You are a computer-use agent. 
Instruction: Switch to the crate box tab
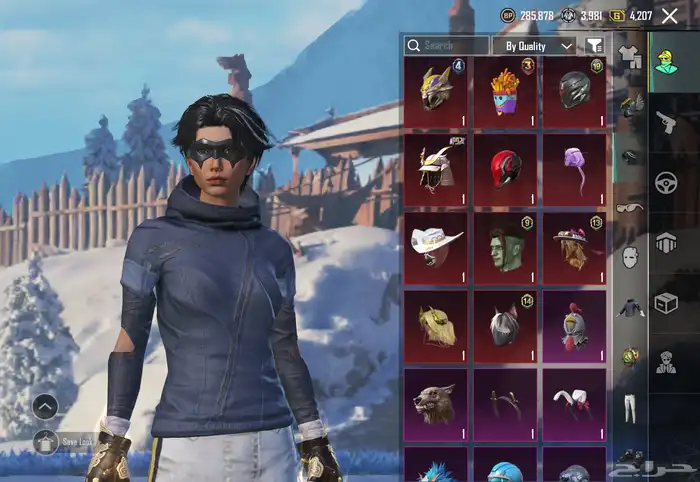[665, 302]
